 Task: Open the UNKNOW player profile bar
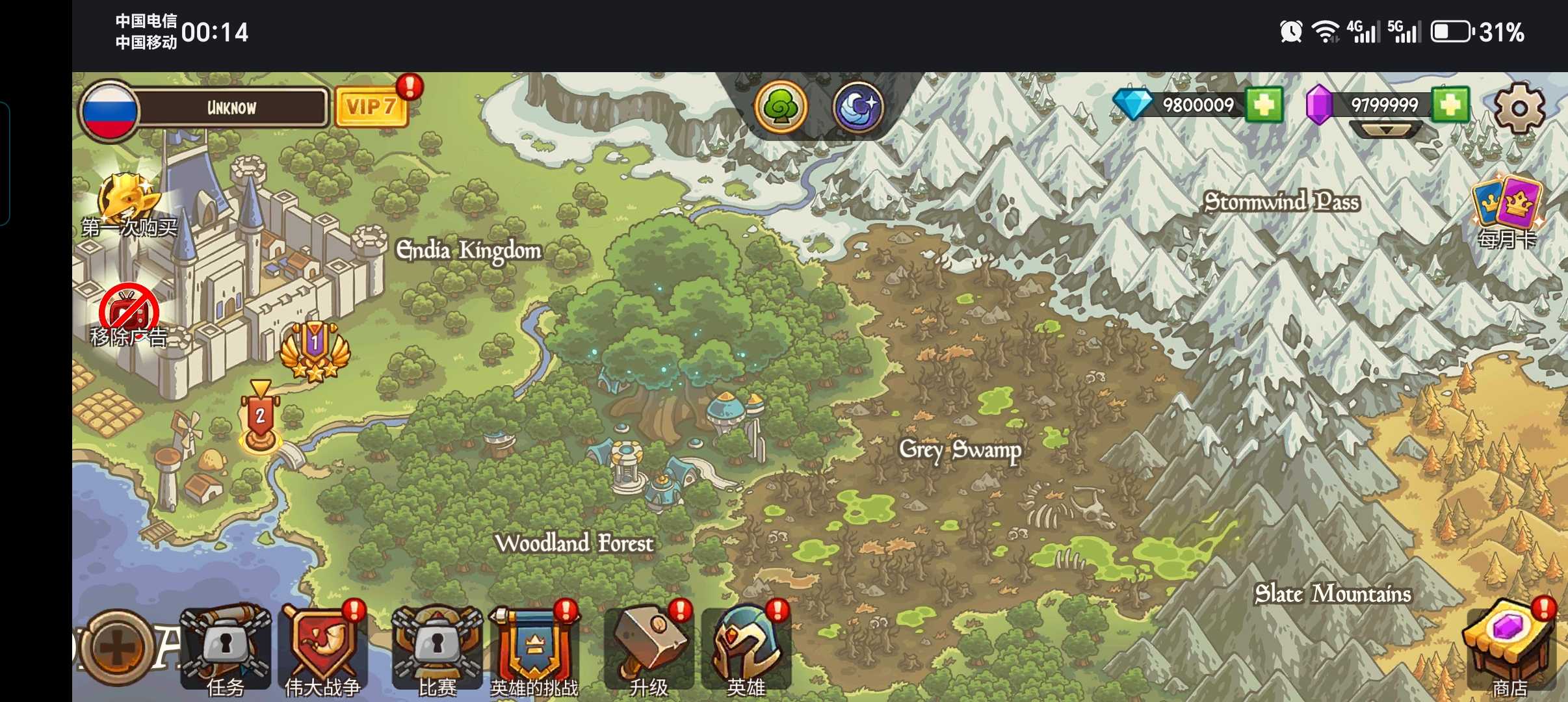pos(231,107)
